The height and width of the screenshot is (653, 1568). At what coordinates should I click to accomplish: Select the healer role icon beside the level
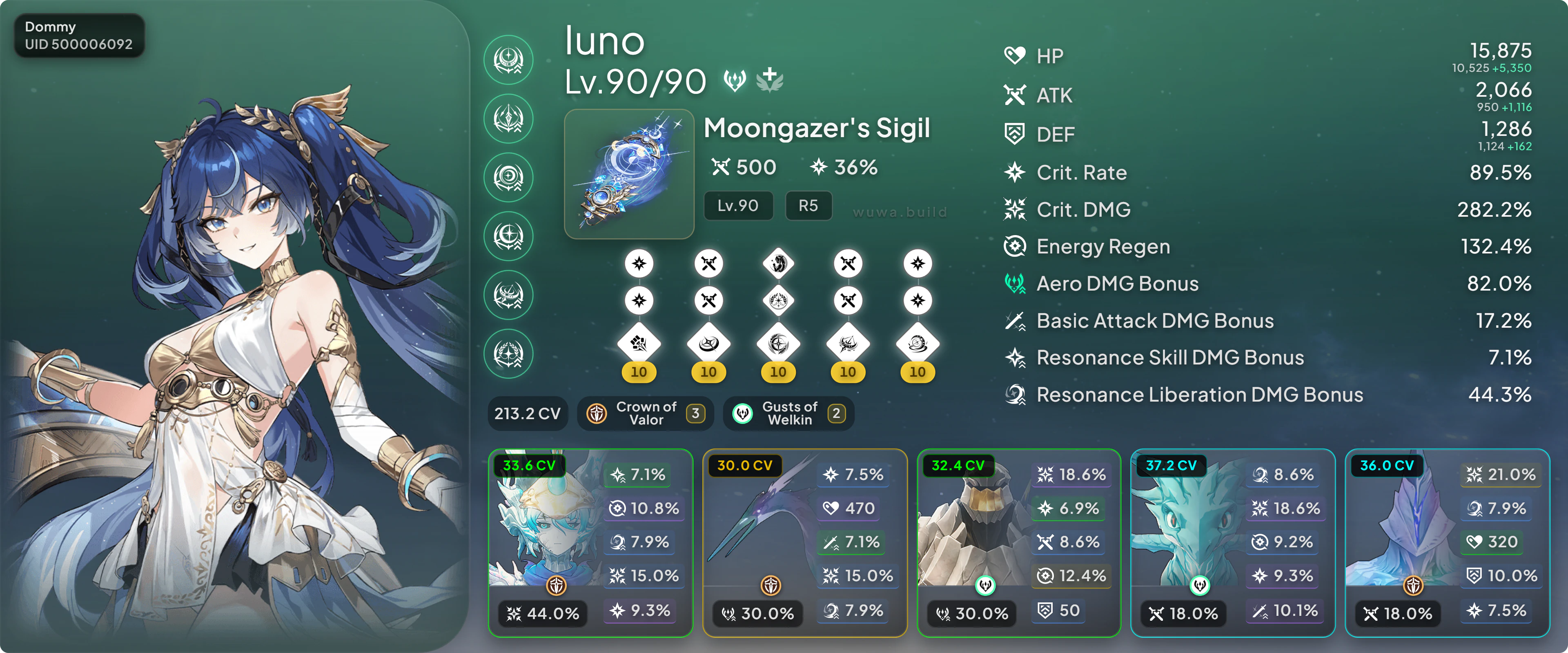pos(769,80)
